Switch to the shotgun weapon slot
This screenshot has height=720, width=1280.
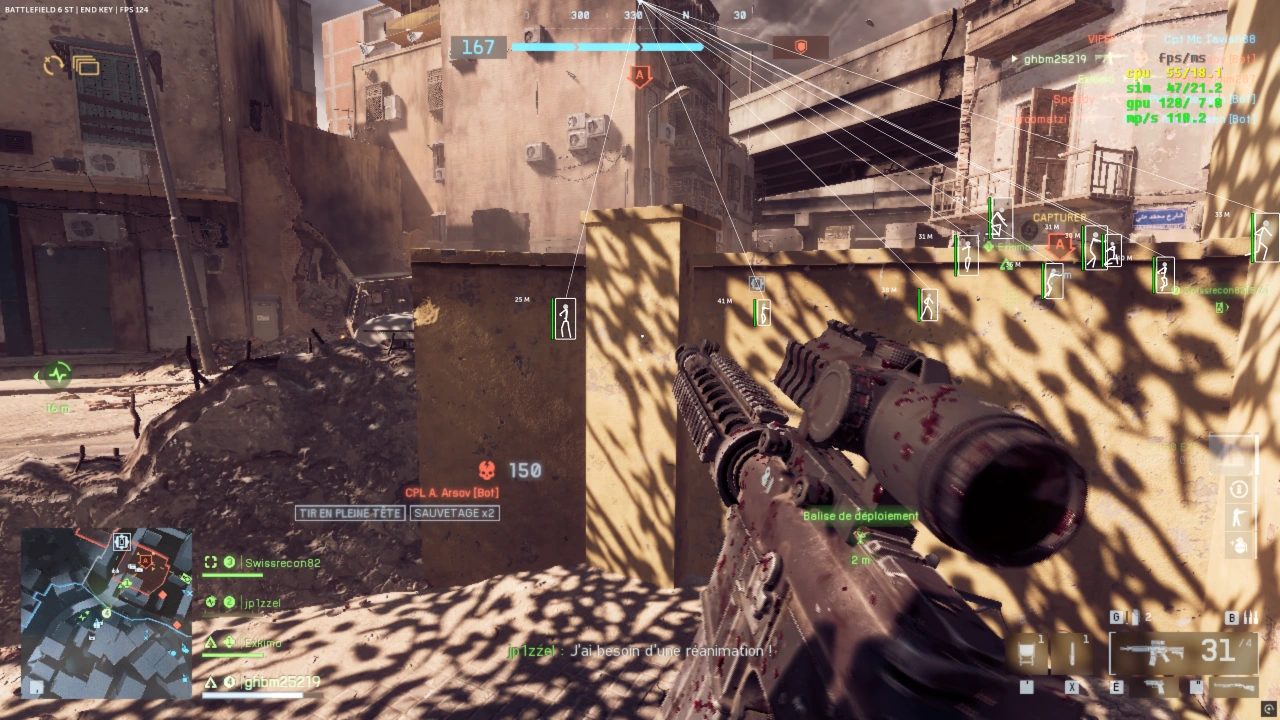pos(1231,687)
